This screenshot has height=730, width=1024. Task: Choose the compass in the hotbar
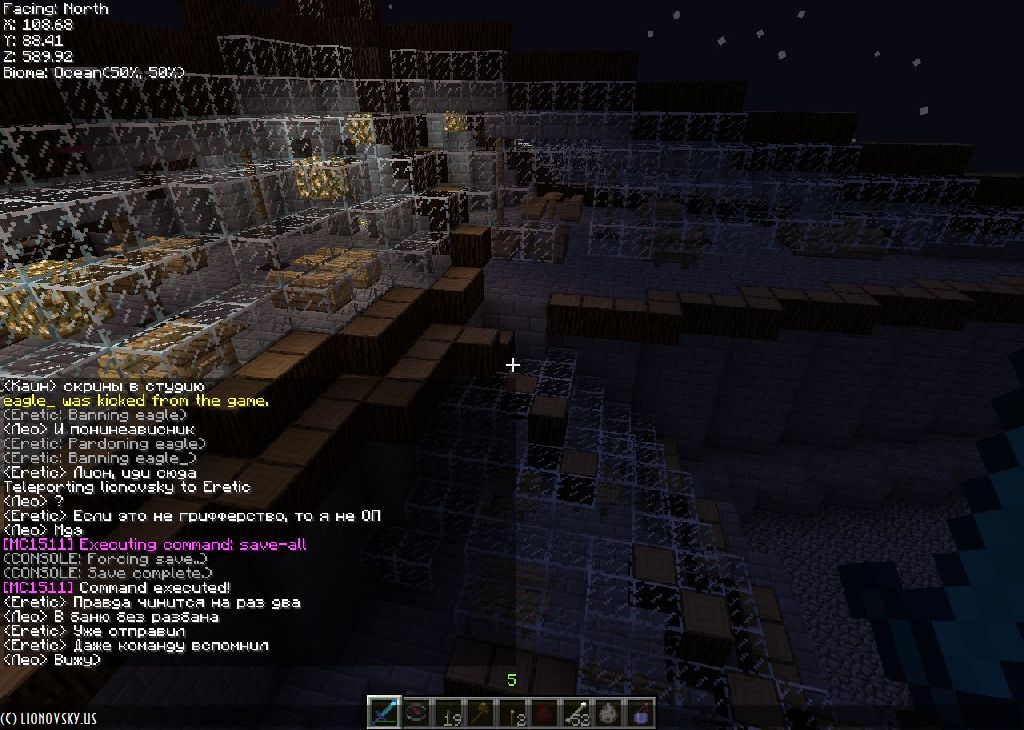(416, 712)
